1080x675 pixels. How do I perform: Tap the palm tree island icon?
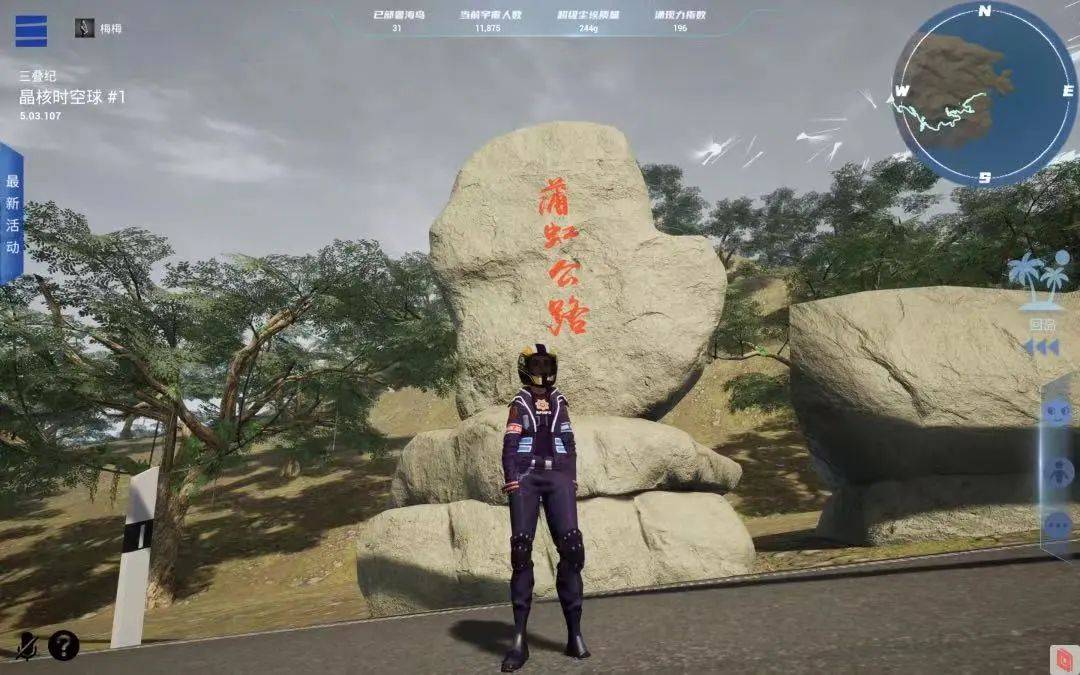[x=1040, y=274]
